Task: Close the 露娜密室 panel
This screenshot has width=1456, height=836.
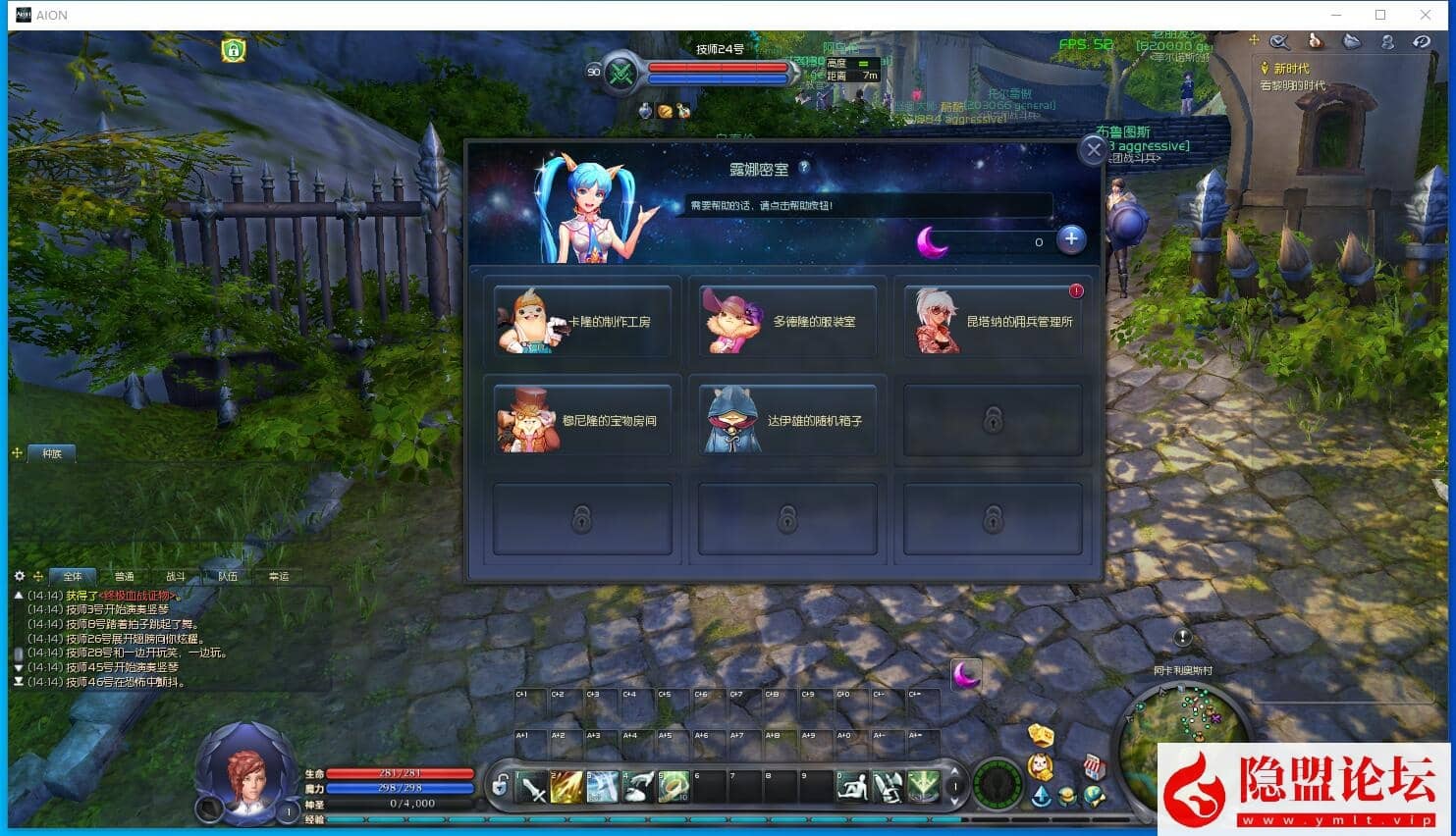Action: point(1093,150)
